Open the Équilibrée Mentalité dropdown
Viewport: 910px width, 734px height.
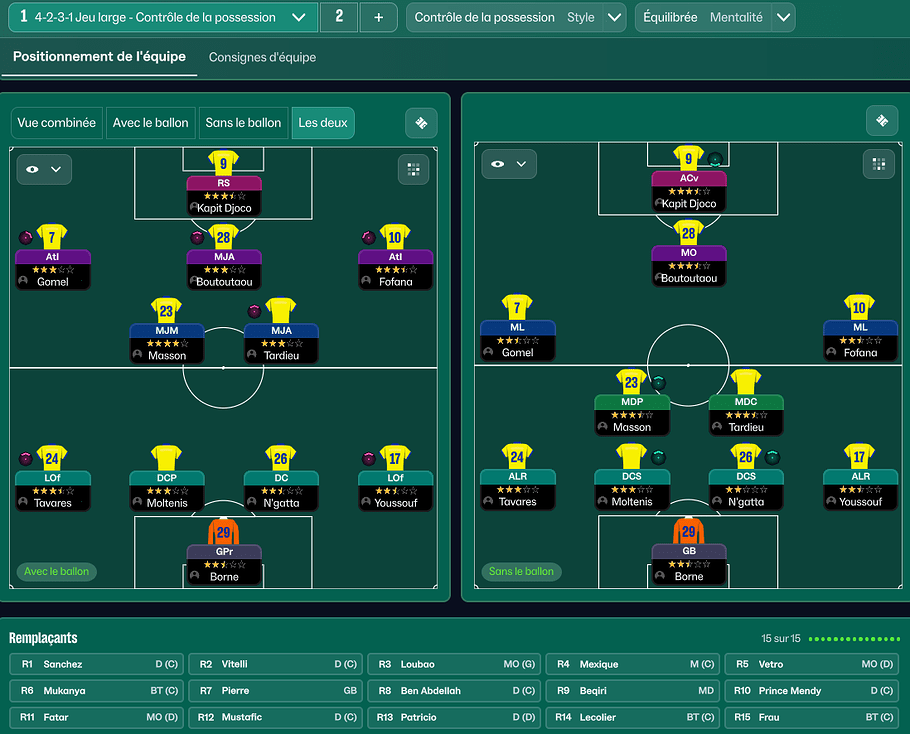pos(783,18)
